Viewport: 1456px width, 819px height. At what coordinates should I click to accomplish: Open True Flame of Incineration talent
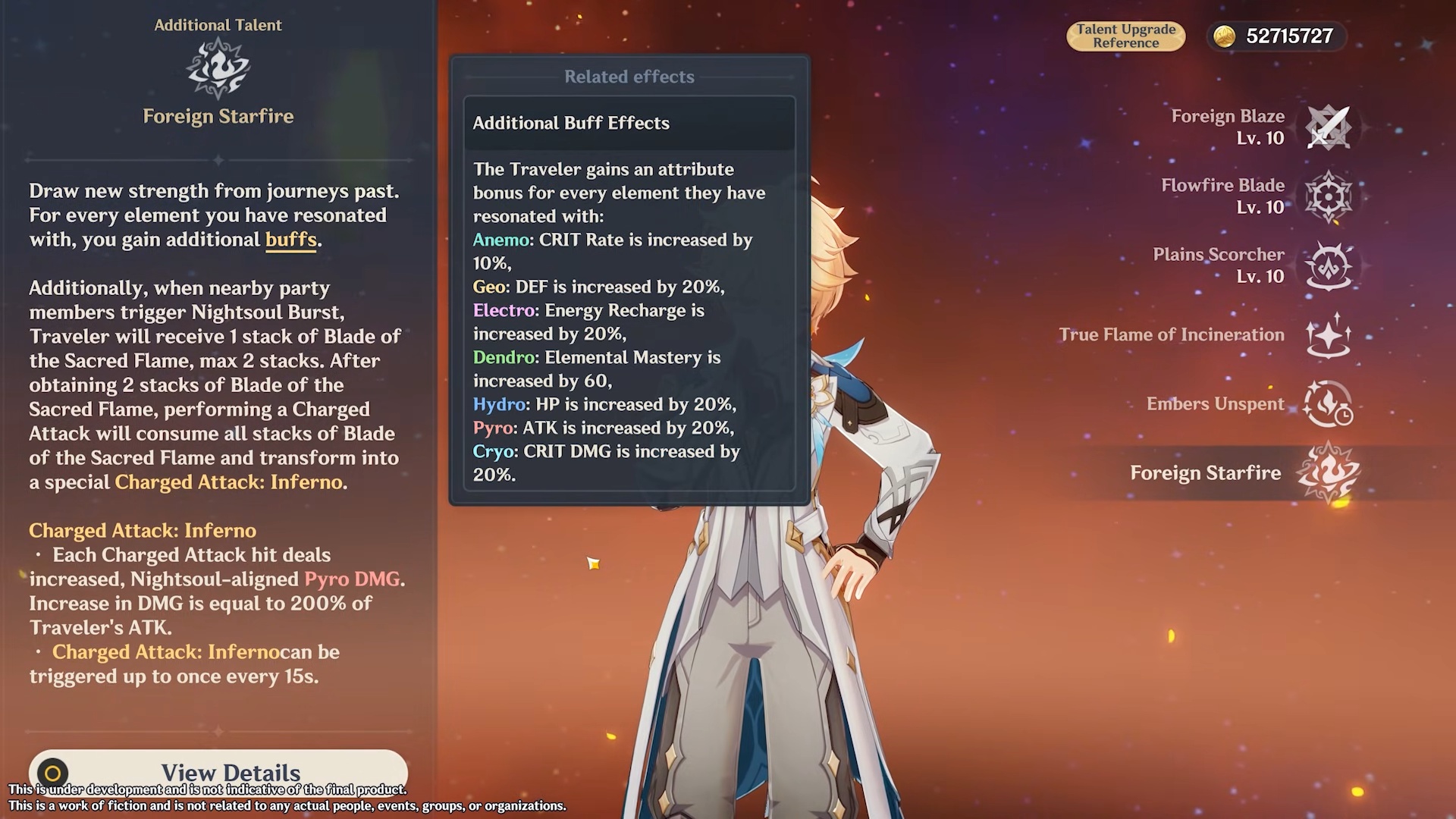pyautogui.click(x=1328, y=335)
